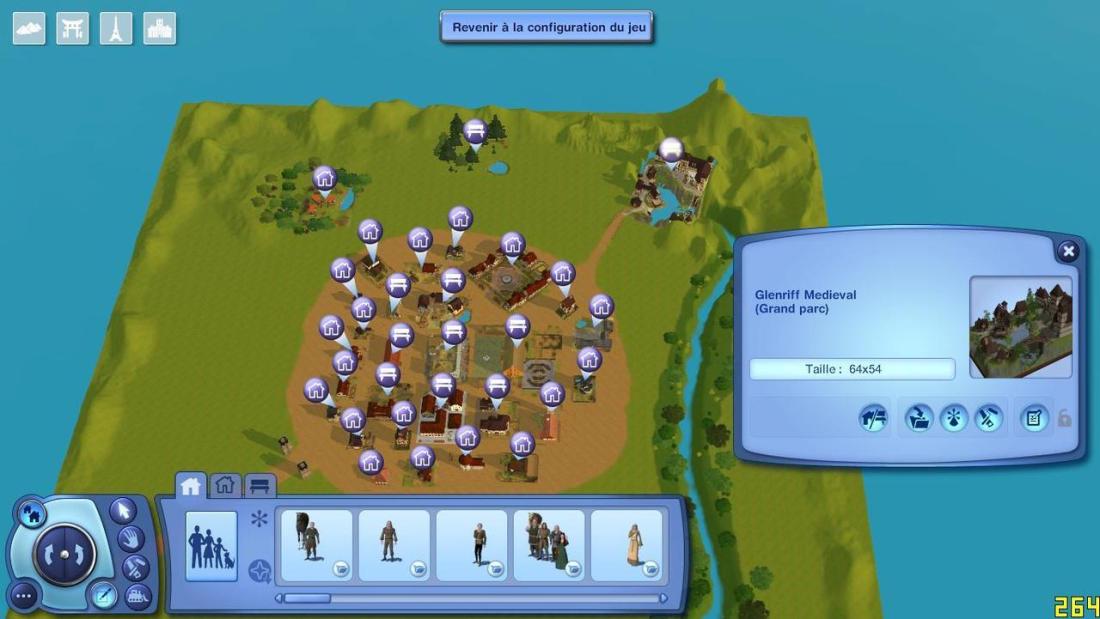Image resolution: width=1100 pixels, height=619 pixels.
Task: Select the castle building world icon
Action: pyautogui.click(x=160, y=28)
